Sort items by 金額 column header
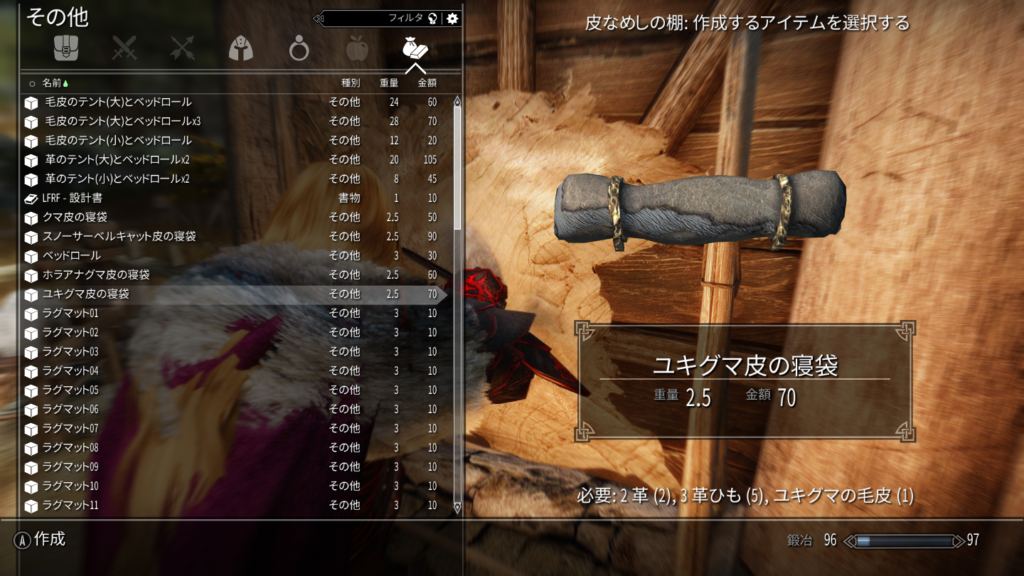This screenshot has height=576, width=1024. pos(428,83)
